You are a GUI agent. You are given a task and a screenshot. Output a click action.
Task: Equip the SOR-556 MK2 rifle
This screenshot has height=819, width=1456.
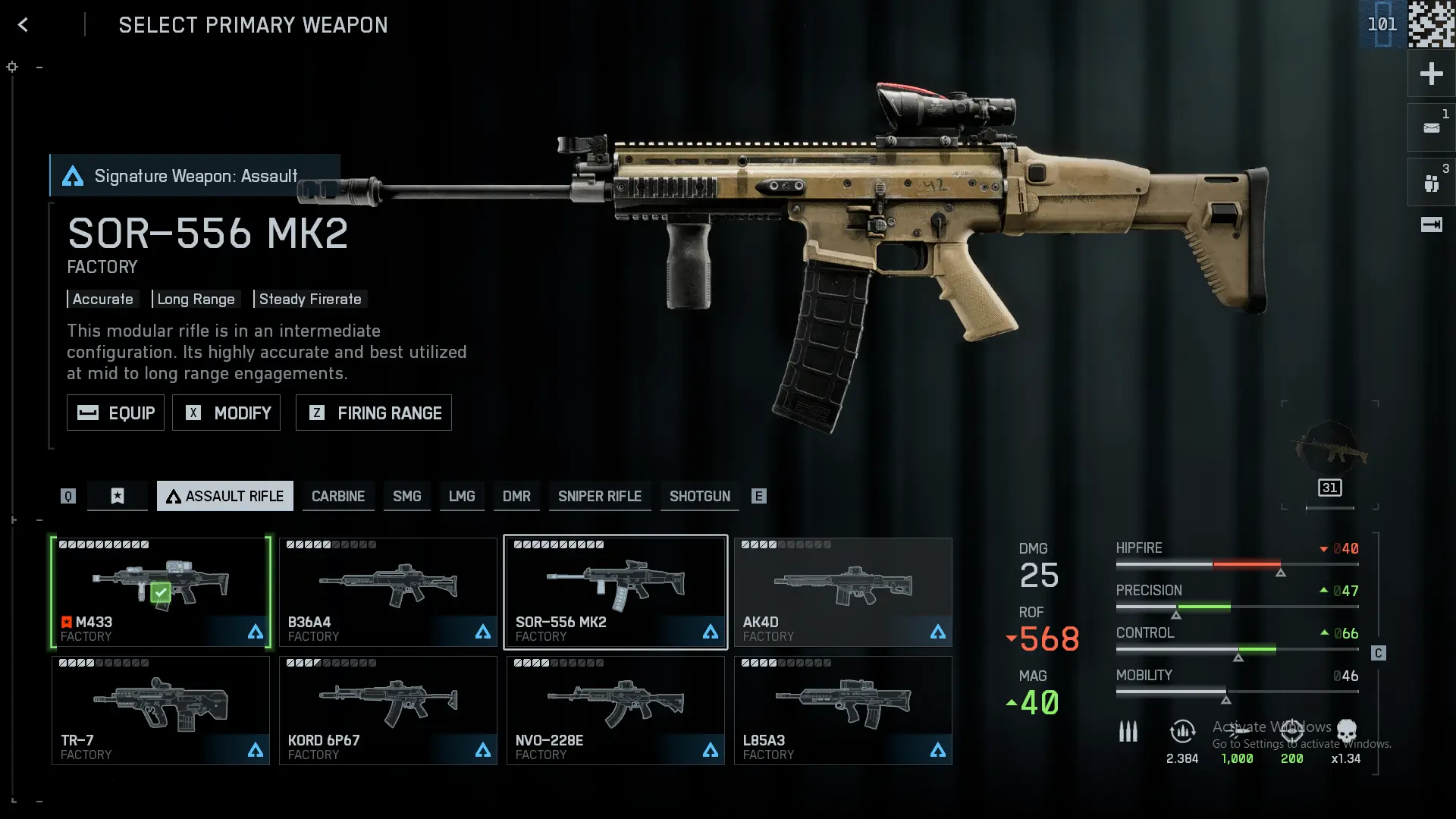point(115,413)
